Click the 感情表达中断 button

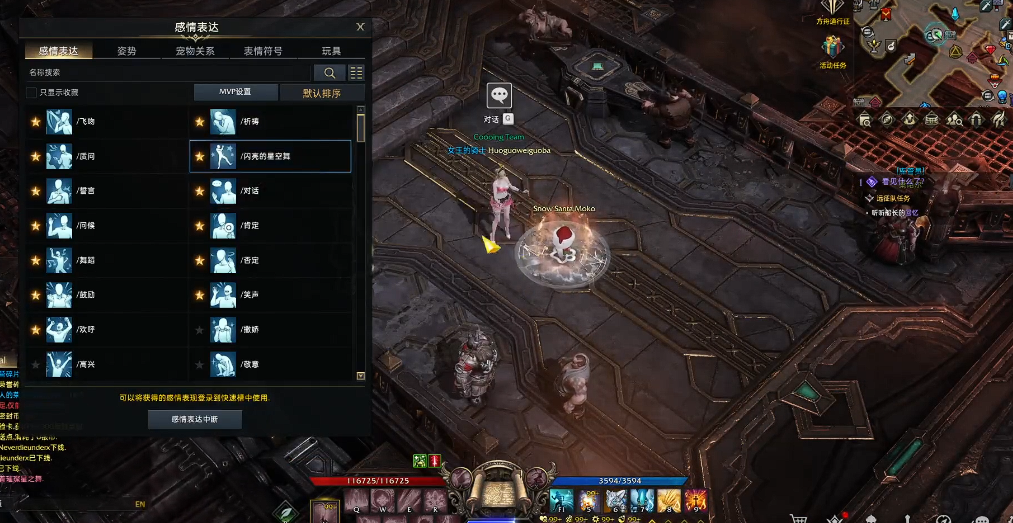pyautogui.click(x=195, y=420)
